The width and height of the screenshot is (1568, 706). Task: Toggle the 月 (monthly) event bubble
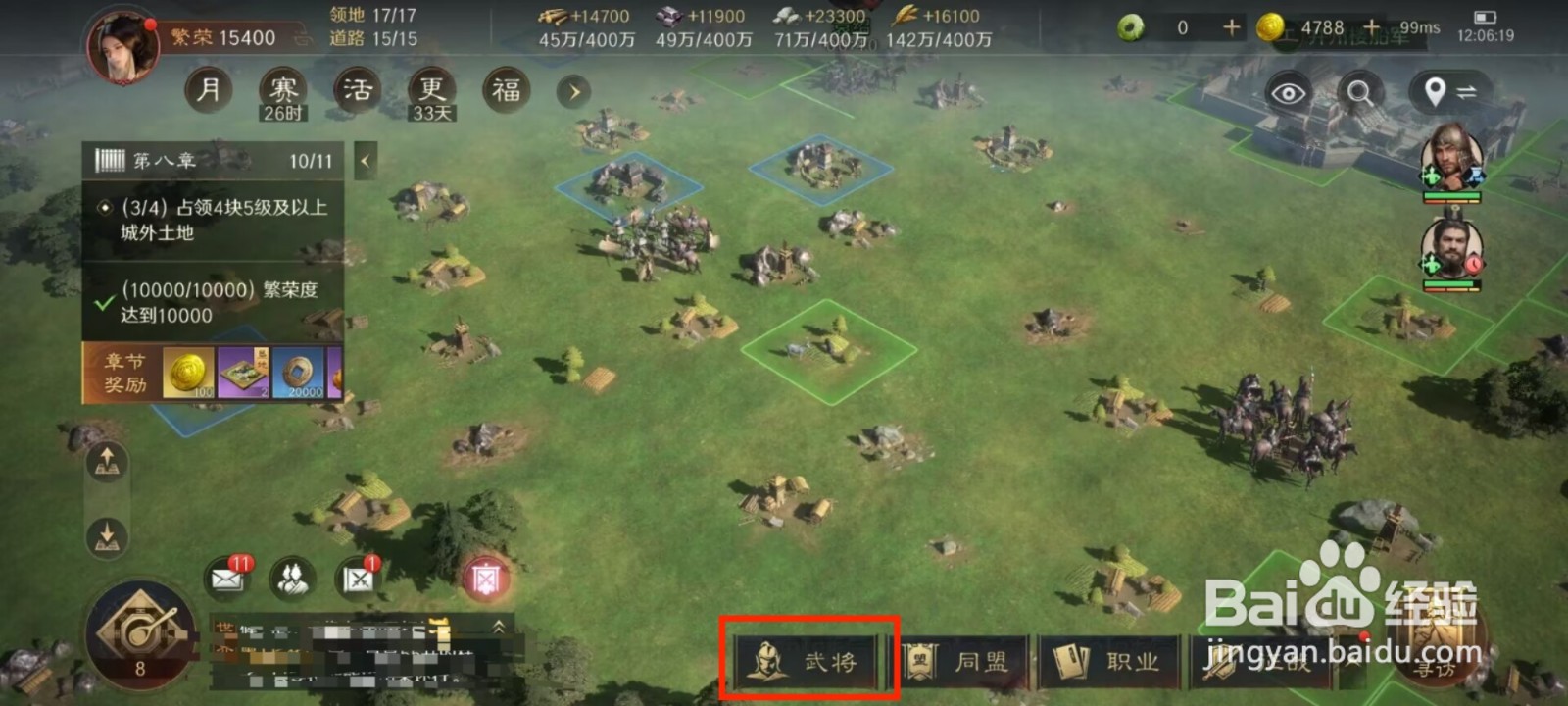pos(207,88)
